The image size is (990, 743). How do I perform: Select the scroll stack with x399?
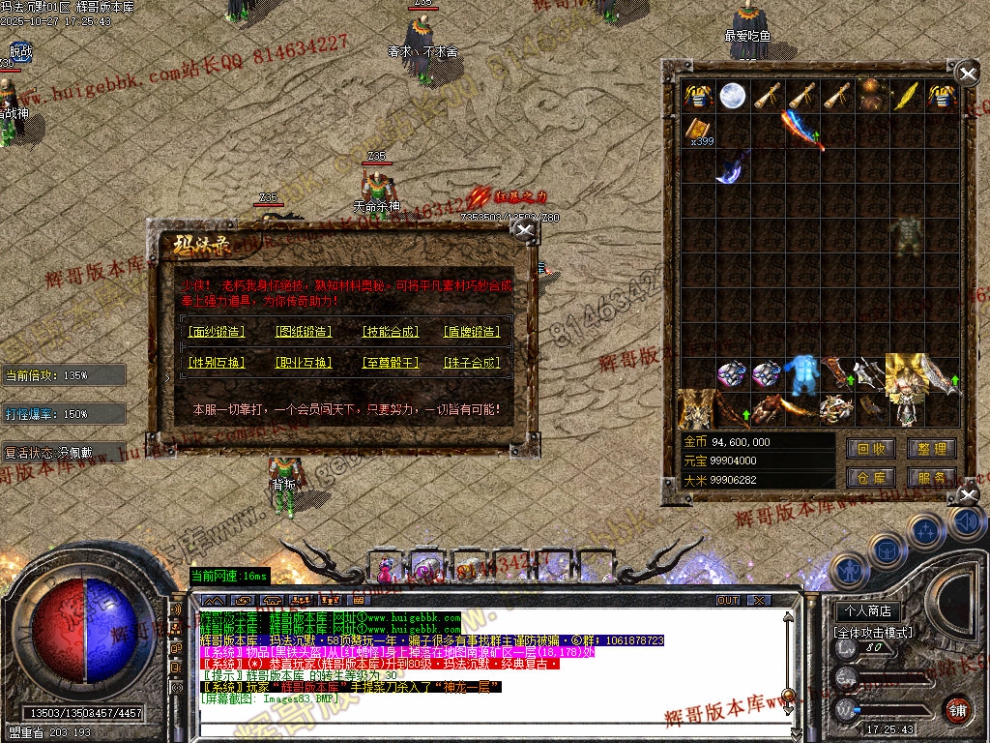tap(699, 130)
